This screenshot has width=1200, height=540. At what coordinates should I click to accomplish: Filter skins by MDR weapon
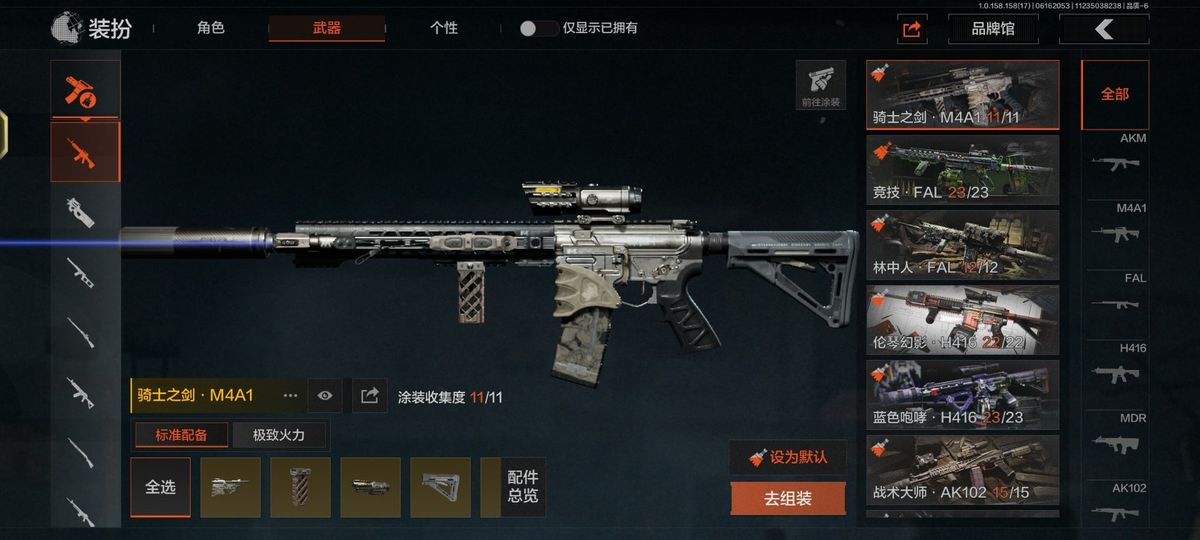click(x=1115, y=435)
